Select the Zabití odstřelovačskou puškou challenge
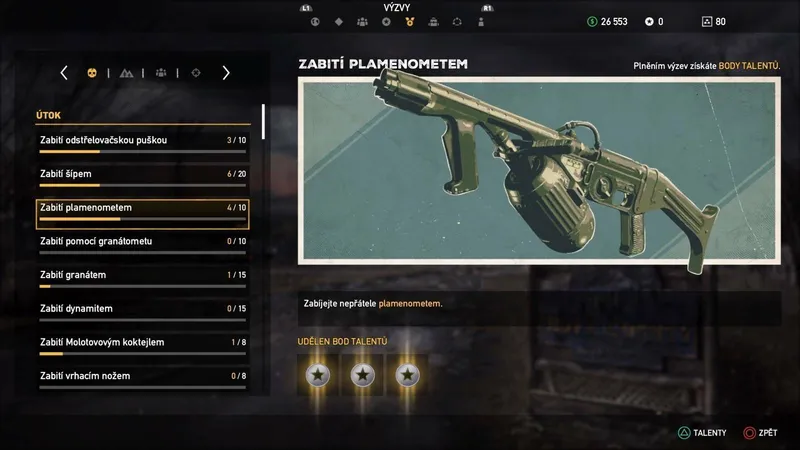 click(x=142, y=140)
